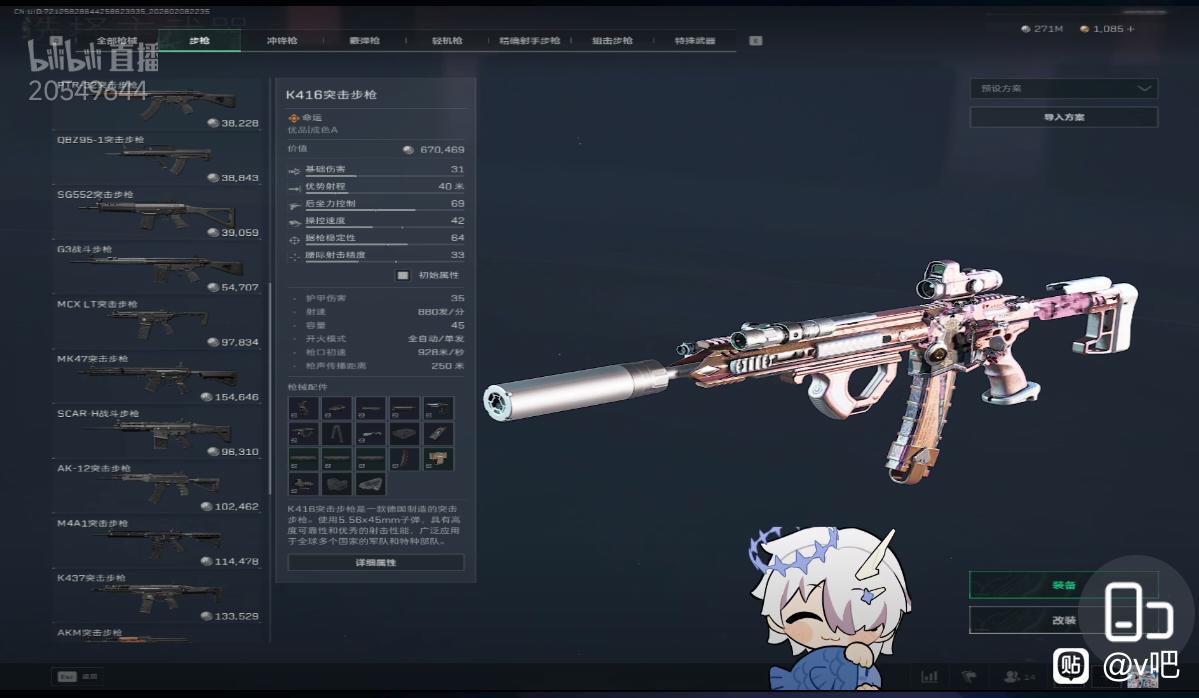Switch to the 冲锋枪 weapon tab
This screenshot has width=1199, height=698.
click(x=282, y=41)
